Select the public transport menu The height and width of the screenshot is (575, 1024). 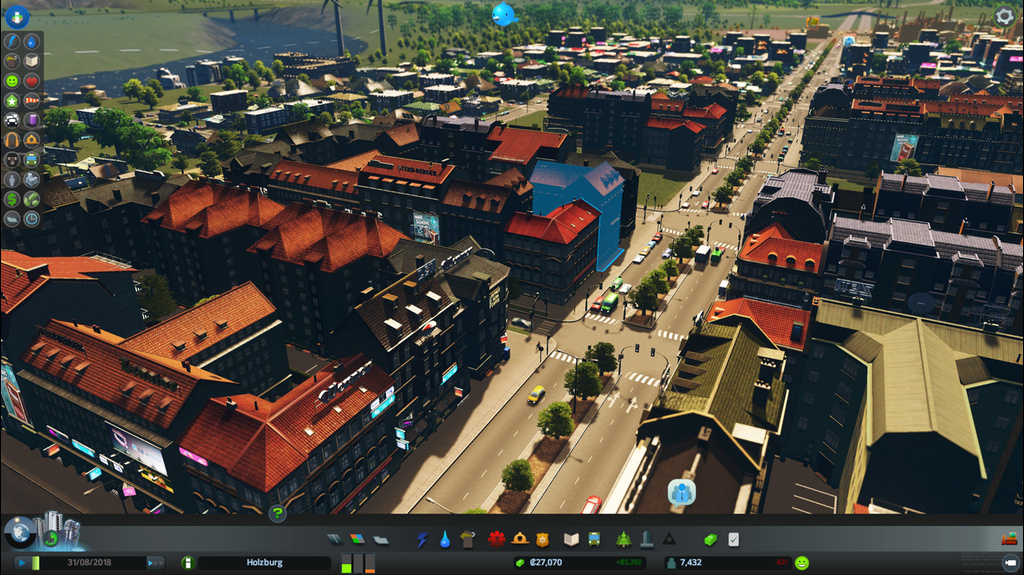(594, 539)
